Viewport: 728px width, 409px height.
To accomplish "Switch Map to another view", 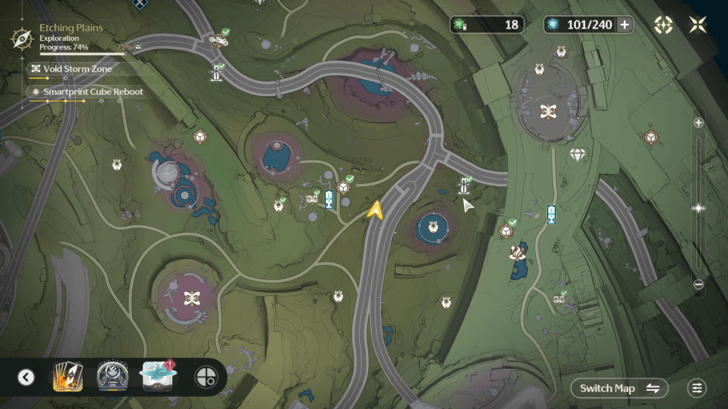I will 620,388.
